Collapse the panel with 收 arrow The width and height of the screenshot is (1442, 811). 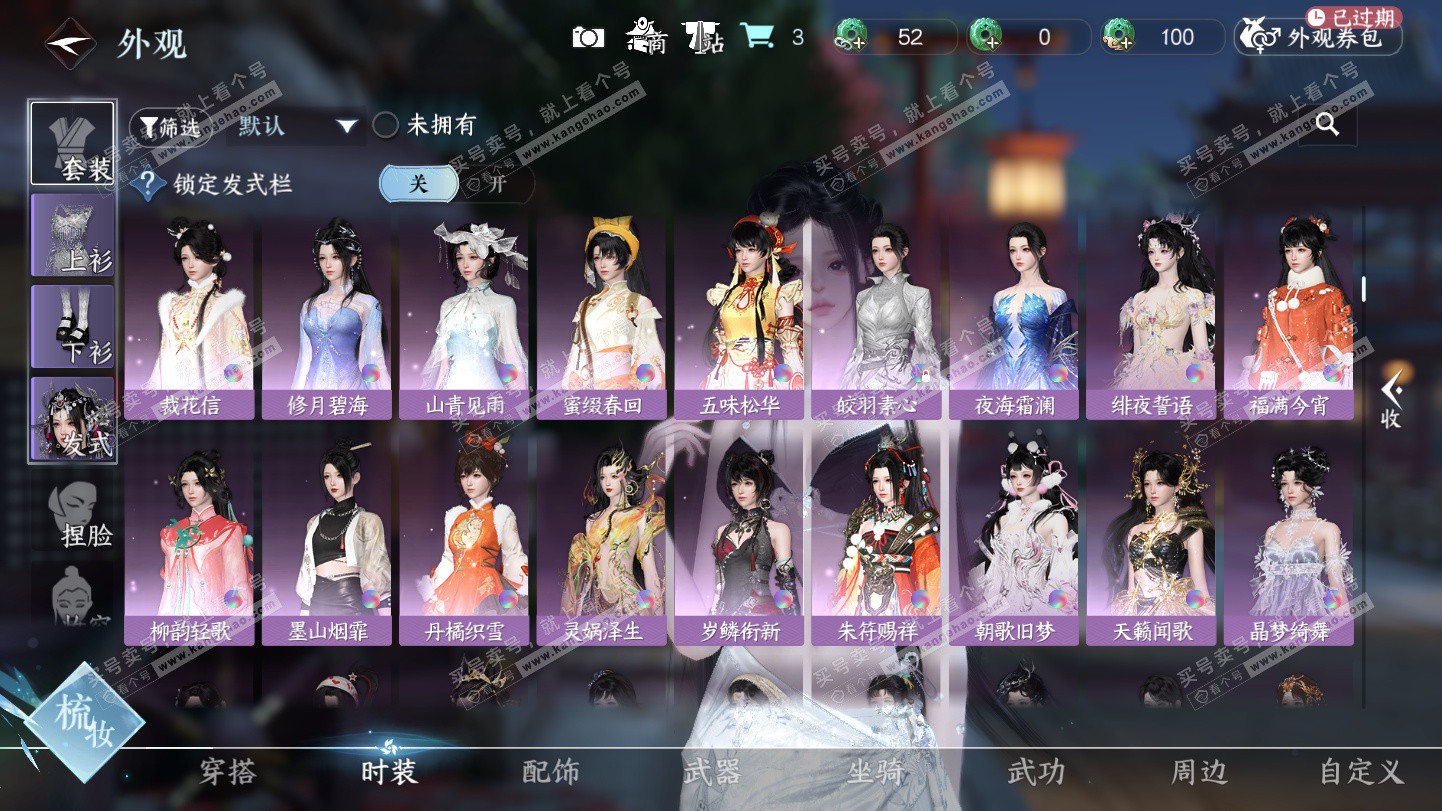point(1390,400)
